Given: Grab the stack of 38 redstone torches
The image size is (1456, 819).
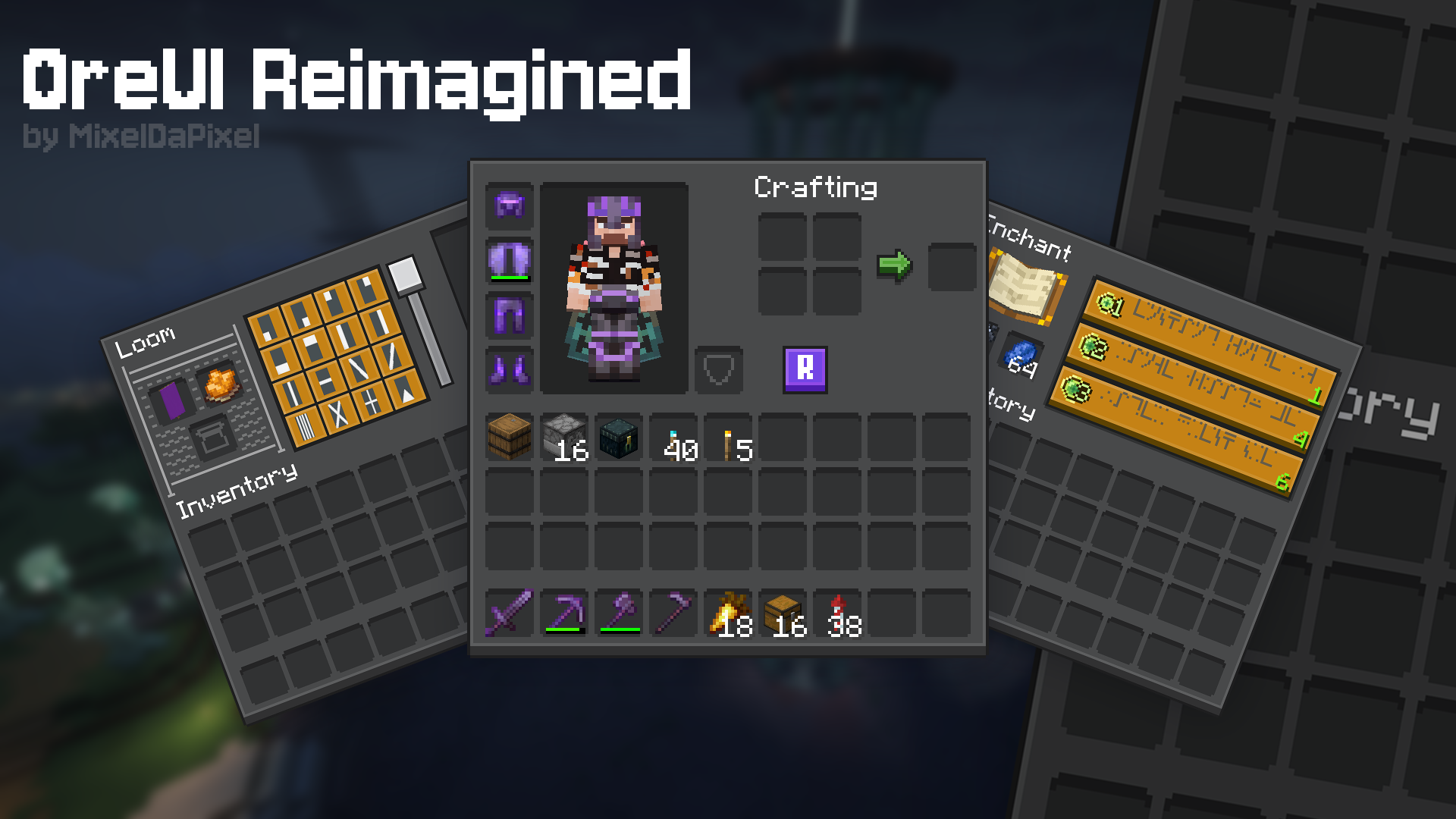Looking at the screenshot, I should pyautogui.click(x=838, y=610).
